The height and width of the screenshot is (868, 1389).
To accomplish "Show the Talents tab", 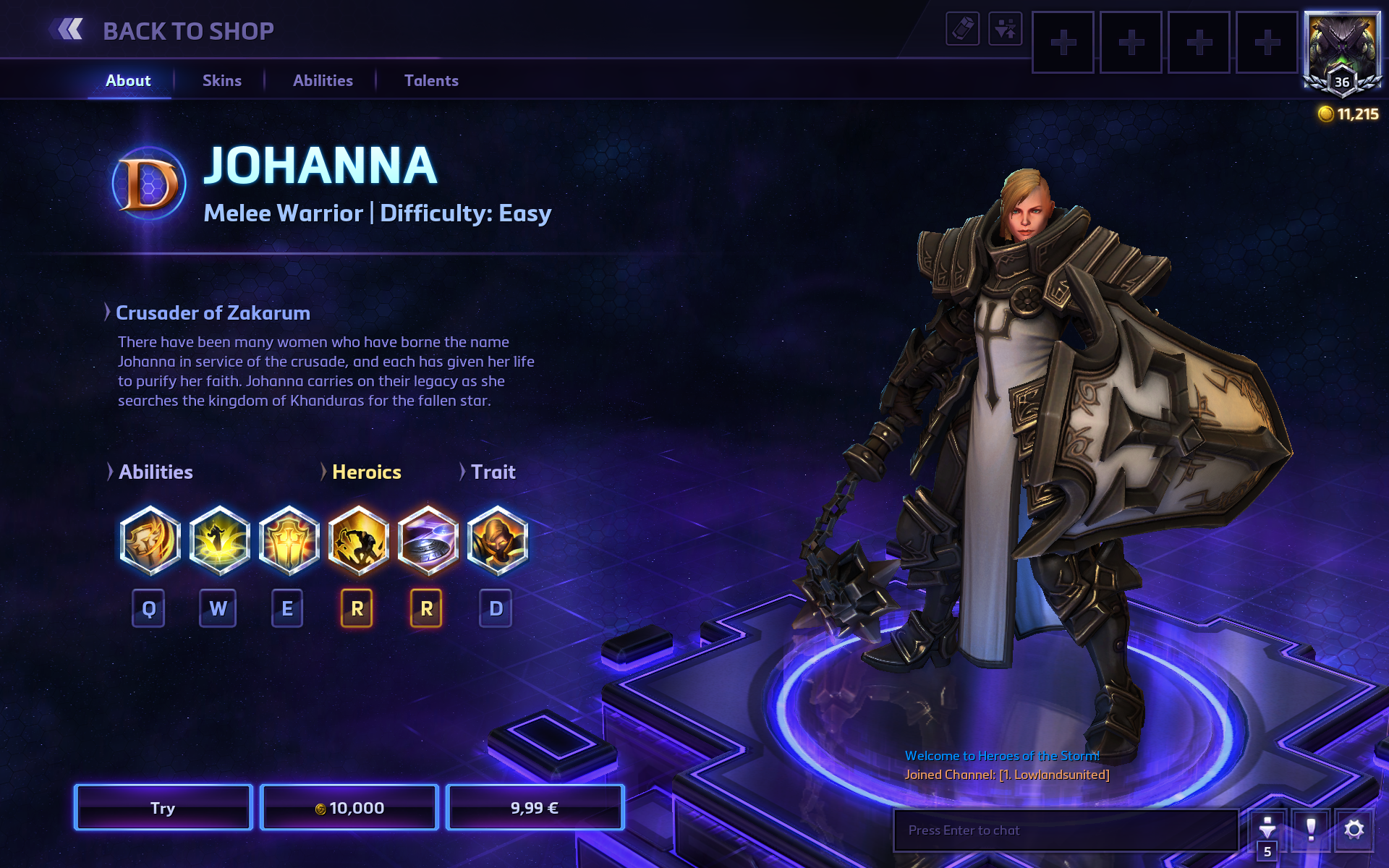I will point(431,81).
